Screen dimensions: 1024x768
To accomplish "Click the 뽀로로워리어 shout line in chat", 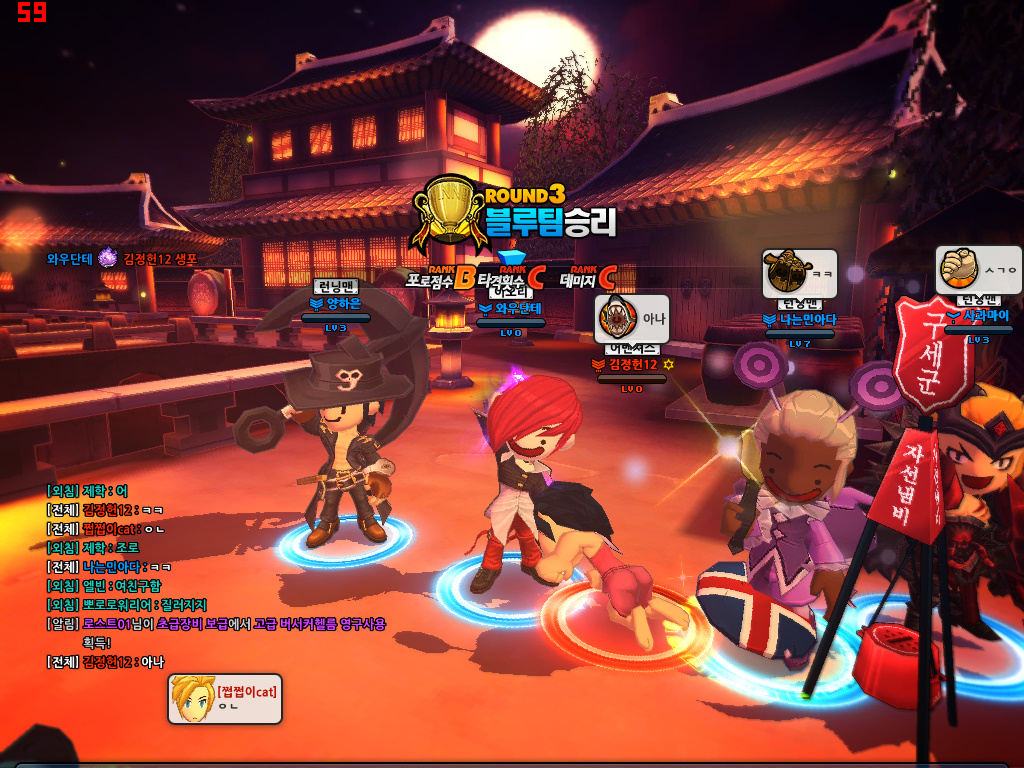I will click(x=127, y=605).
